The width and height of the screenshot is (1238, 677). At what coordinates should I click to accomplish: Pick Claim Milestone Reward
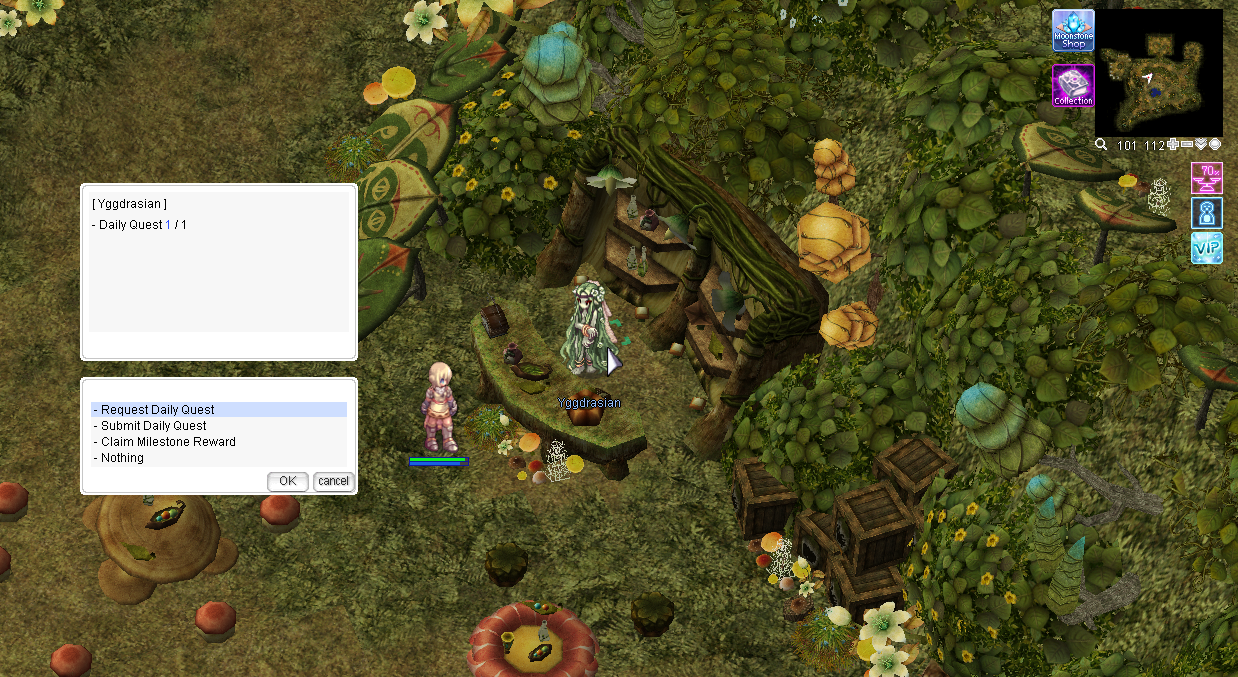[168, 442]
